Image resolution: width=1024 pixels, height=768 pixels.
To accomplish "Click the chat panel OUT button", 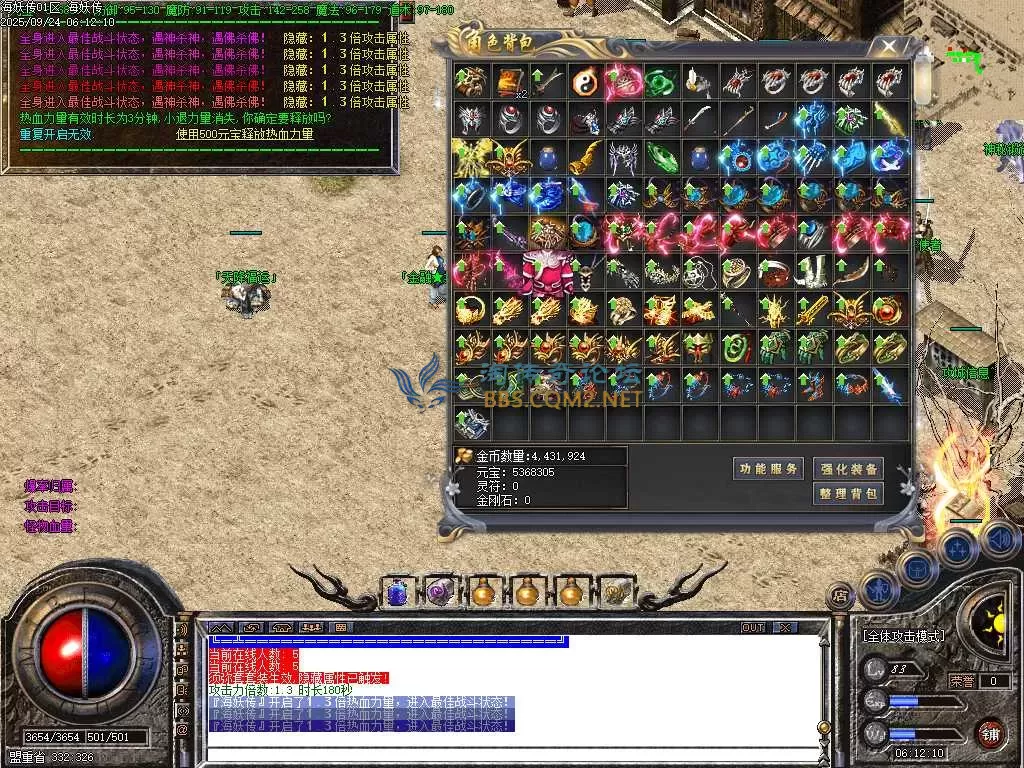I will click(x=753, y=628).
